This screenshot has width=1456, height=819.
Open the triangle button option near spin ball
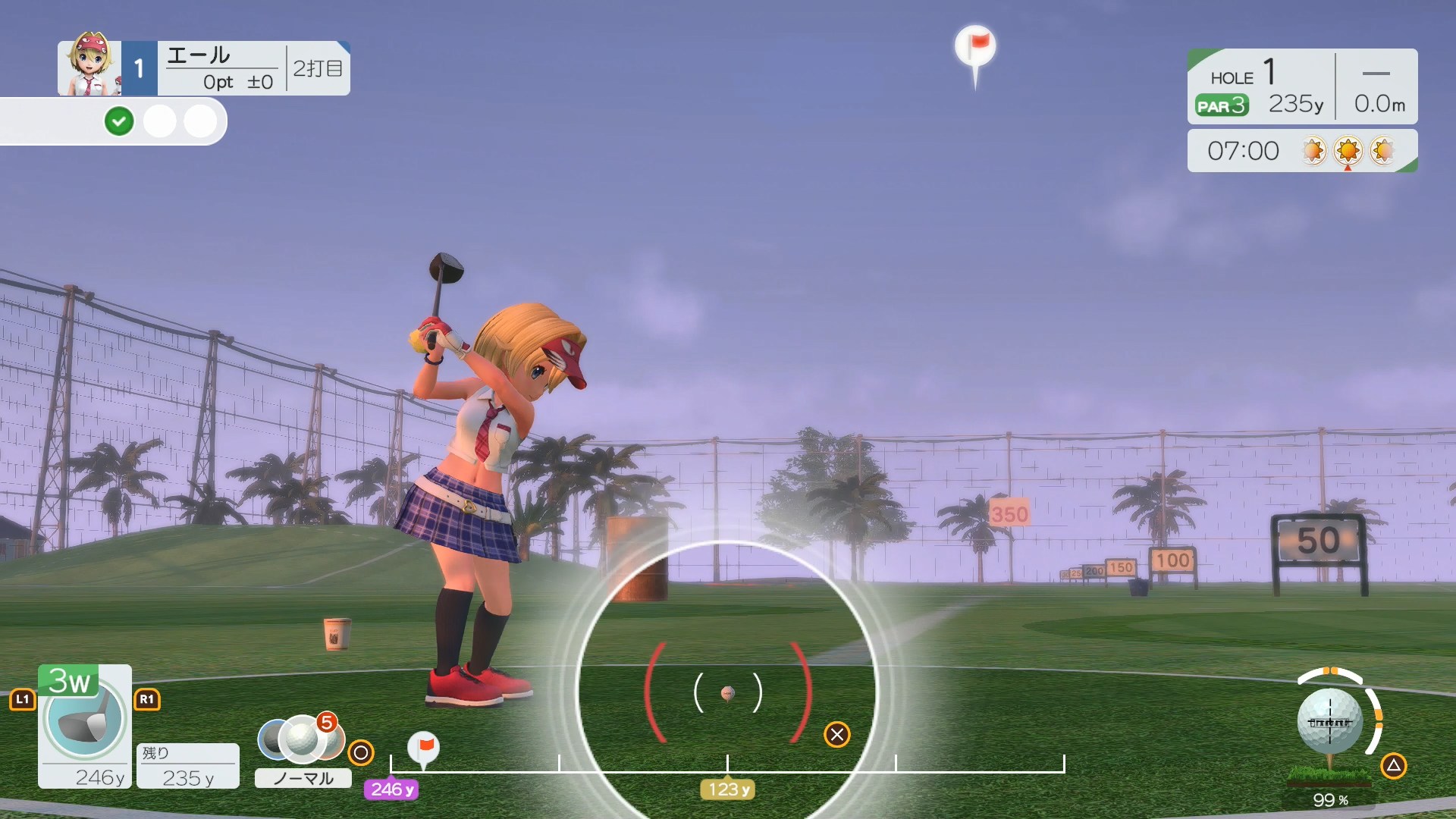tap(1394, 766)
